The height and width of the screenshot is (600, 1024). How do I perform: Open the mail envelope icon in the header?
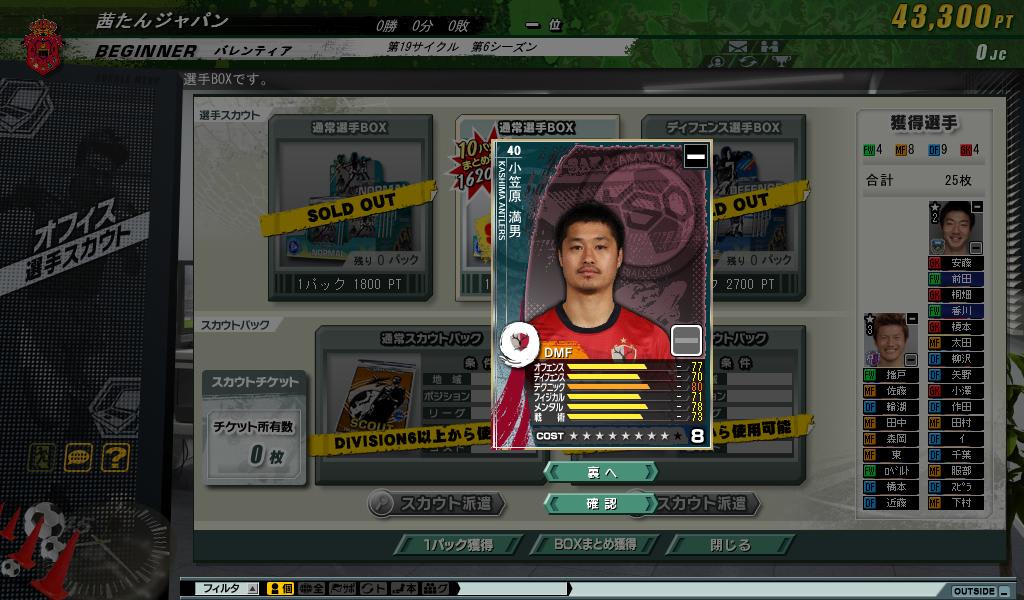tap(738, 46)
